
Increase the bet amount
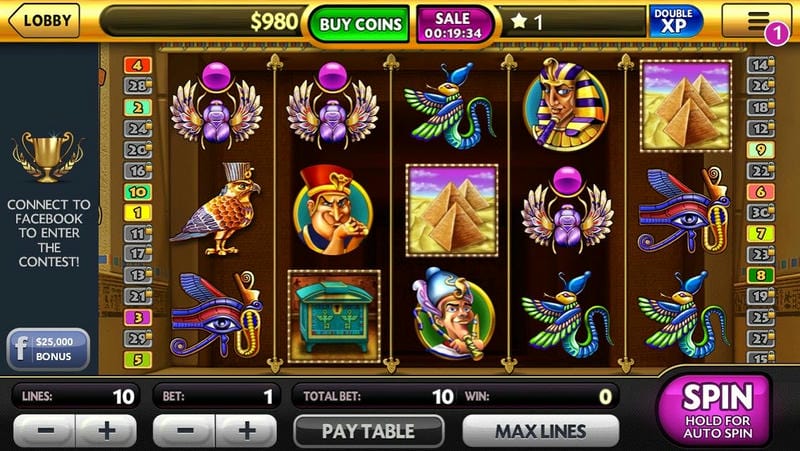point(245,432)
